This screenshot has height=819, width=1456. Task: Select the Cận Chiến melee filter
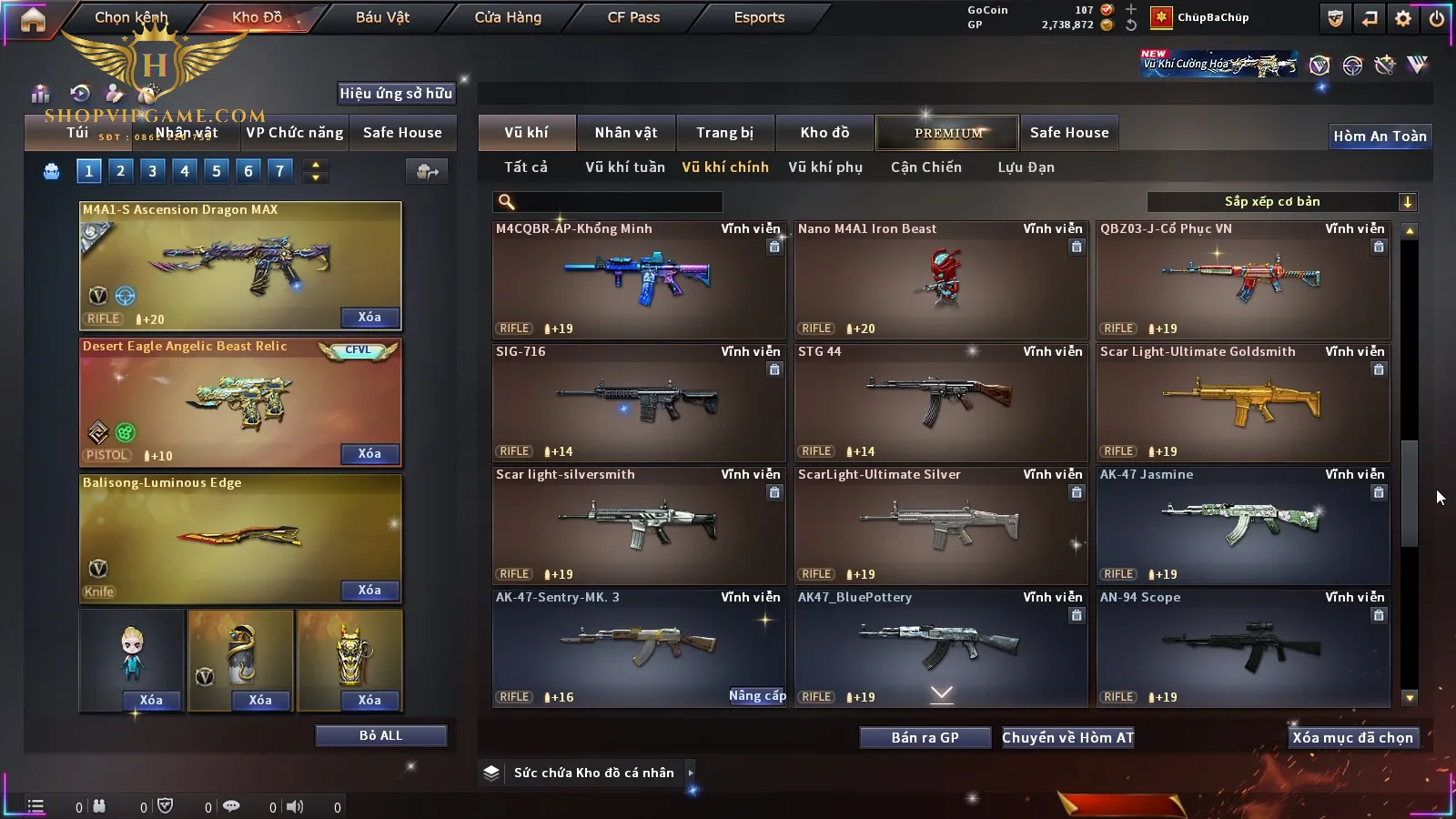pyautogui.click(x=925, y=167)
